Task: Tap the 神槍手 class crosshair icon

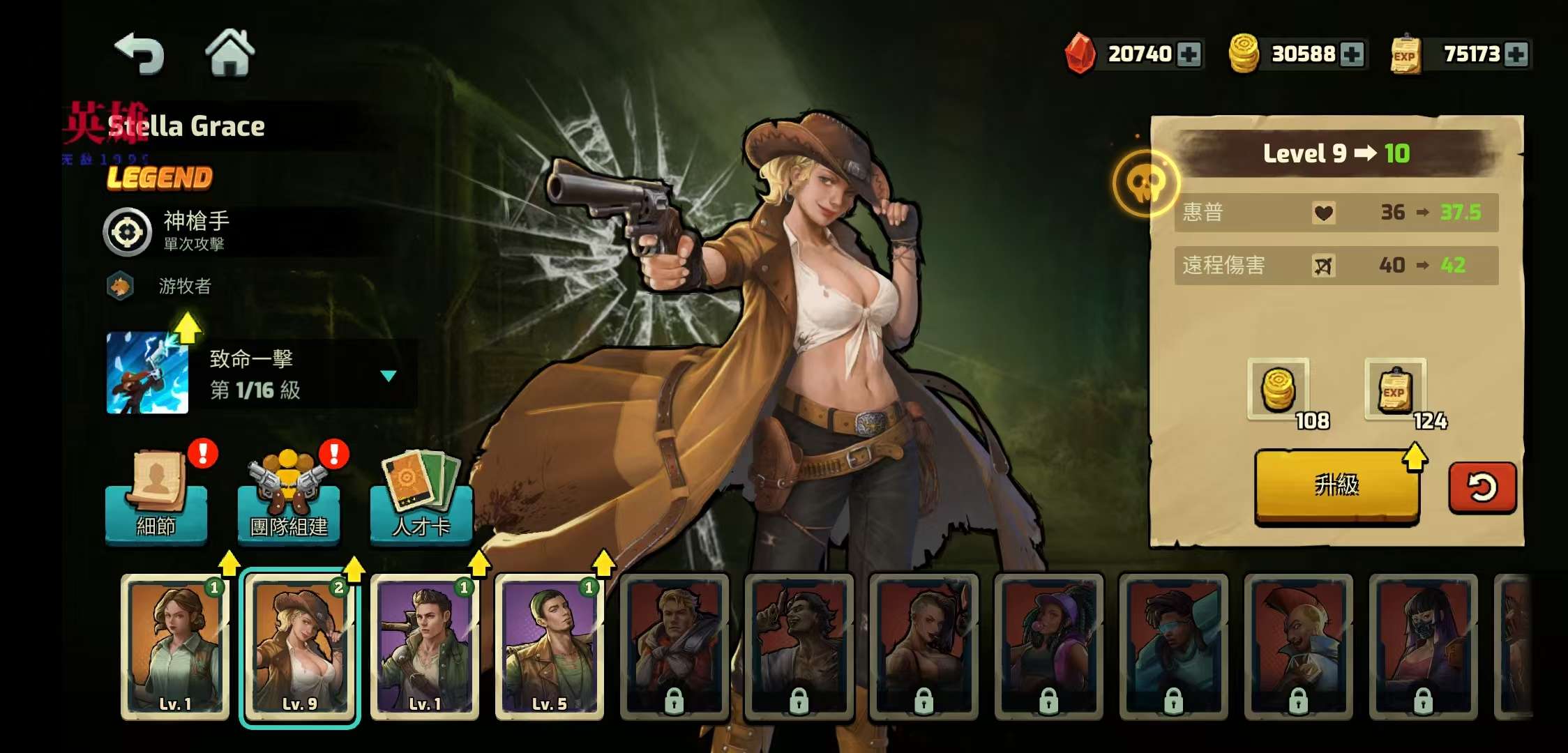Action: click(128, 232)
